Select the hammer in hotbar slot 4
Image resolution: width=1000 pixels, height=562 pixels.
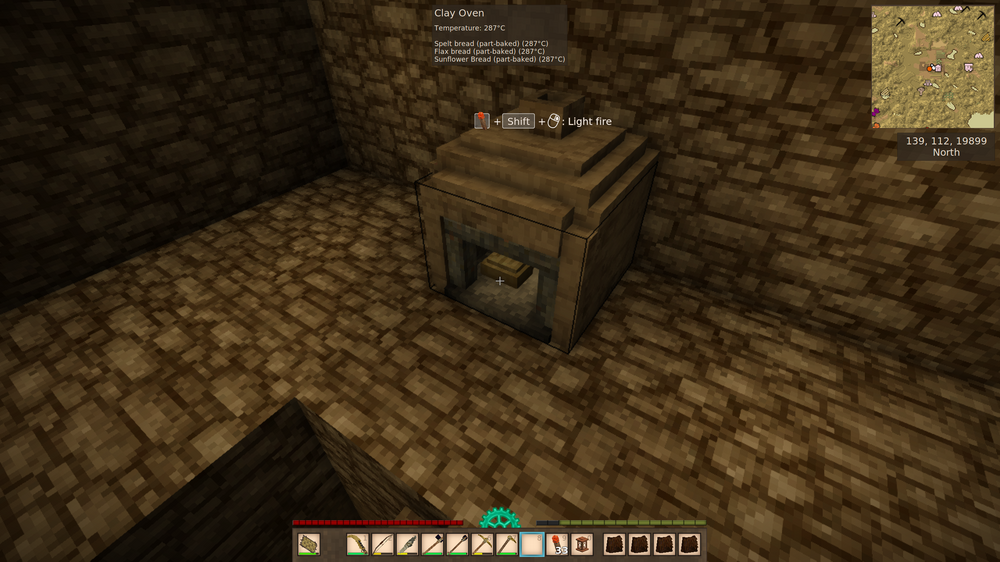[433, 545]
